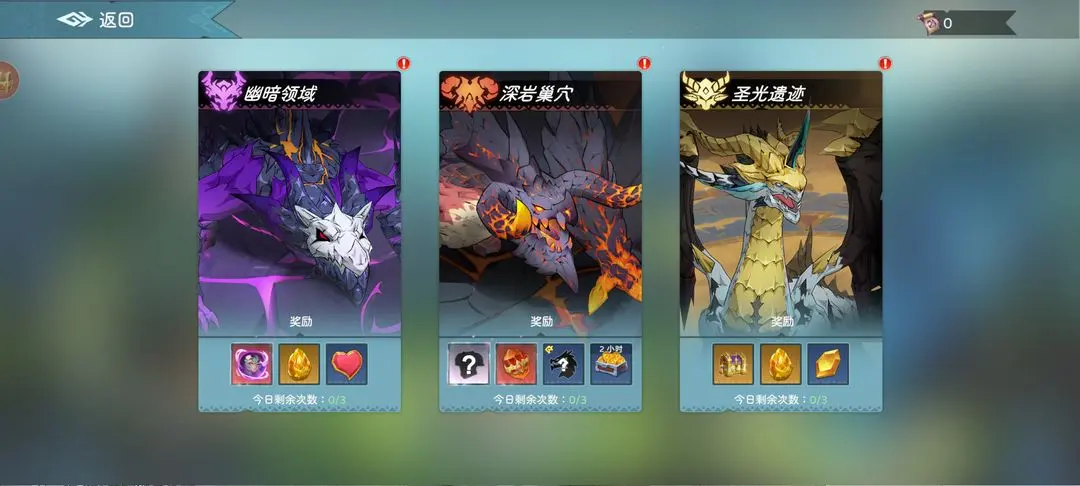The height and width of the screenshot is (486, 1080).
Task: View the black dragon head reward
Action: (564, 364)
